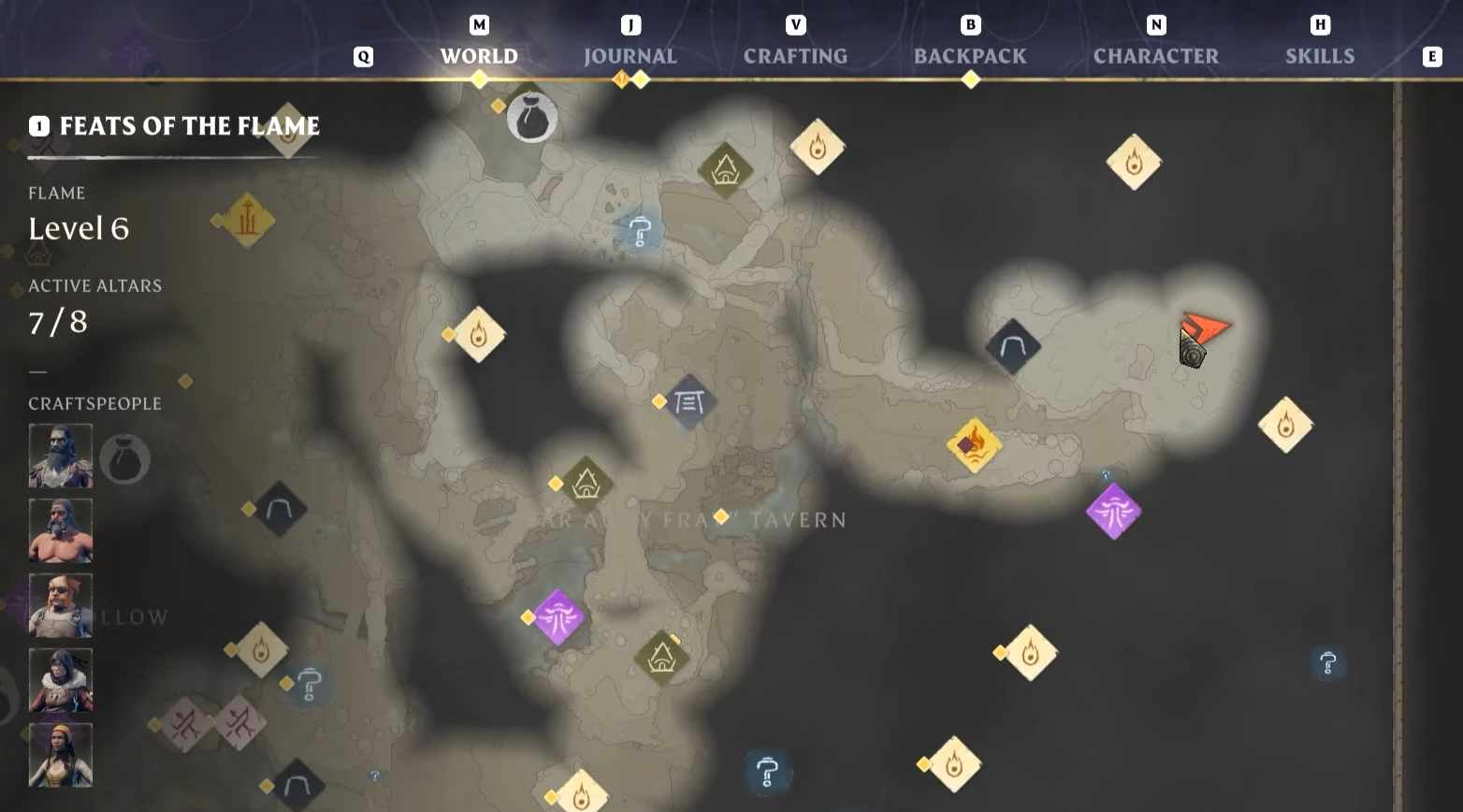This screenshot has width=1463, height=812.
Task: Select the top craftsperson portrait in the sidebar
Action: (x=60, y=457)
